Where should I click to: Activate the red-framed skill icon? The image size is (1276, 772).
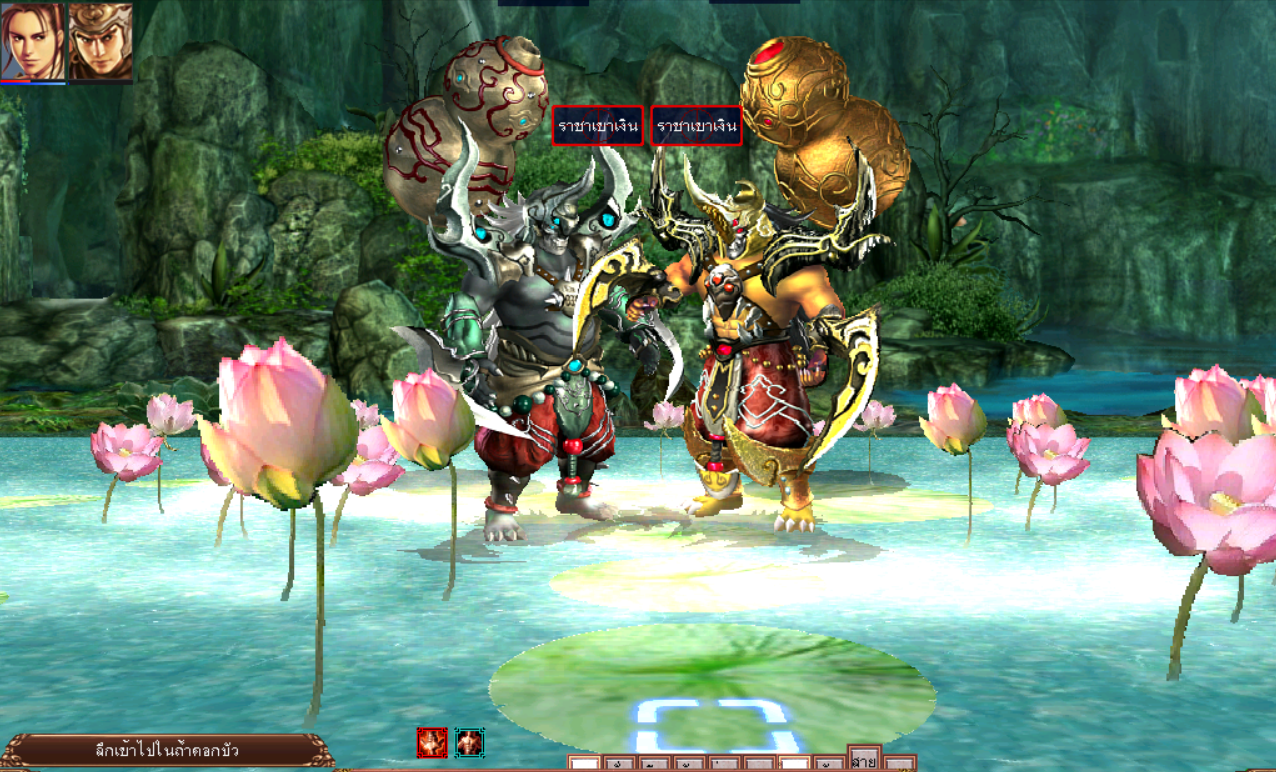(432, 743)
